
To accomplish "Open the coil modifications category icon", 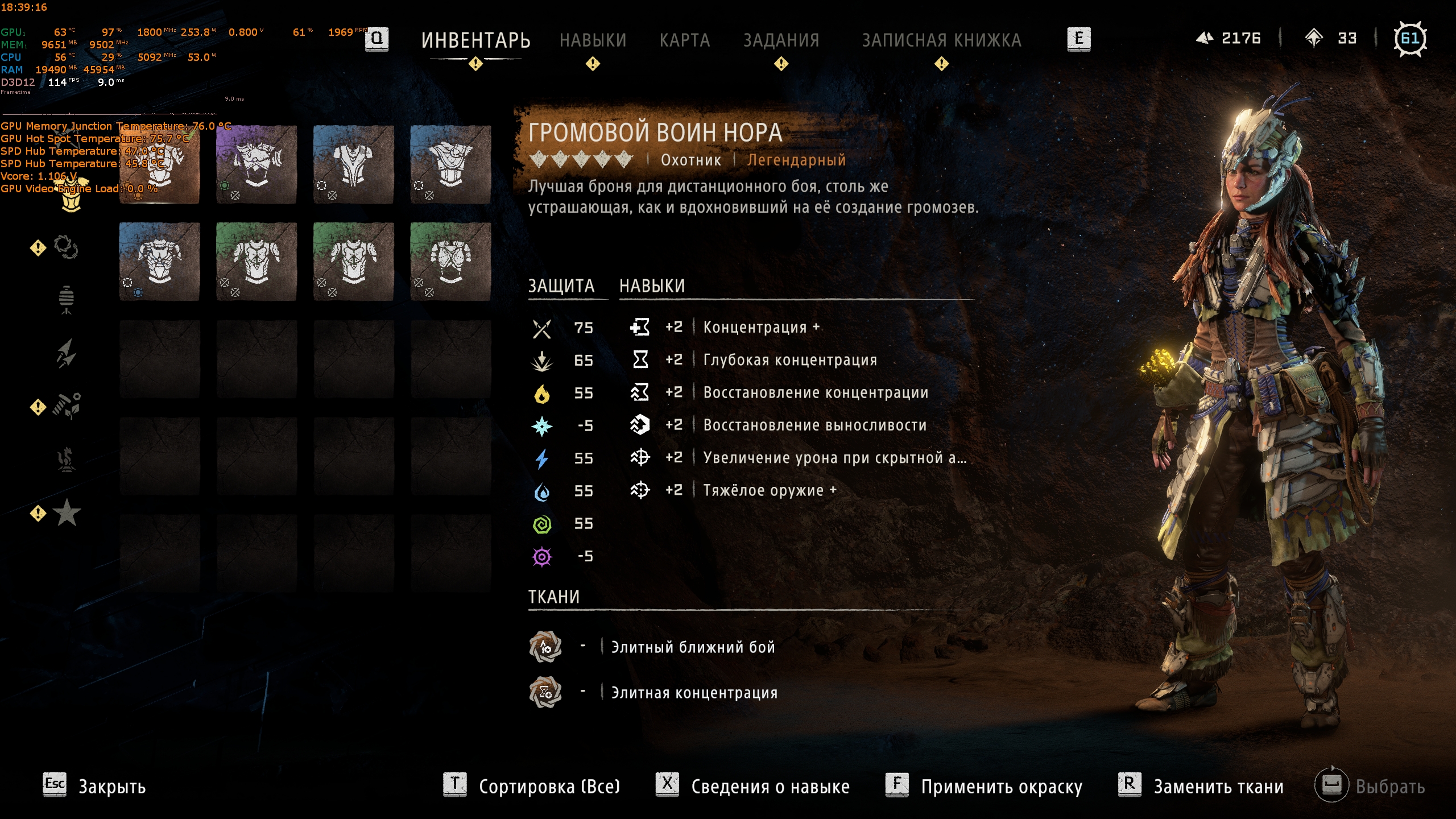I will tap(66, 247).
